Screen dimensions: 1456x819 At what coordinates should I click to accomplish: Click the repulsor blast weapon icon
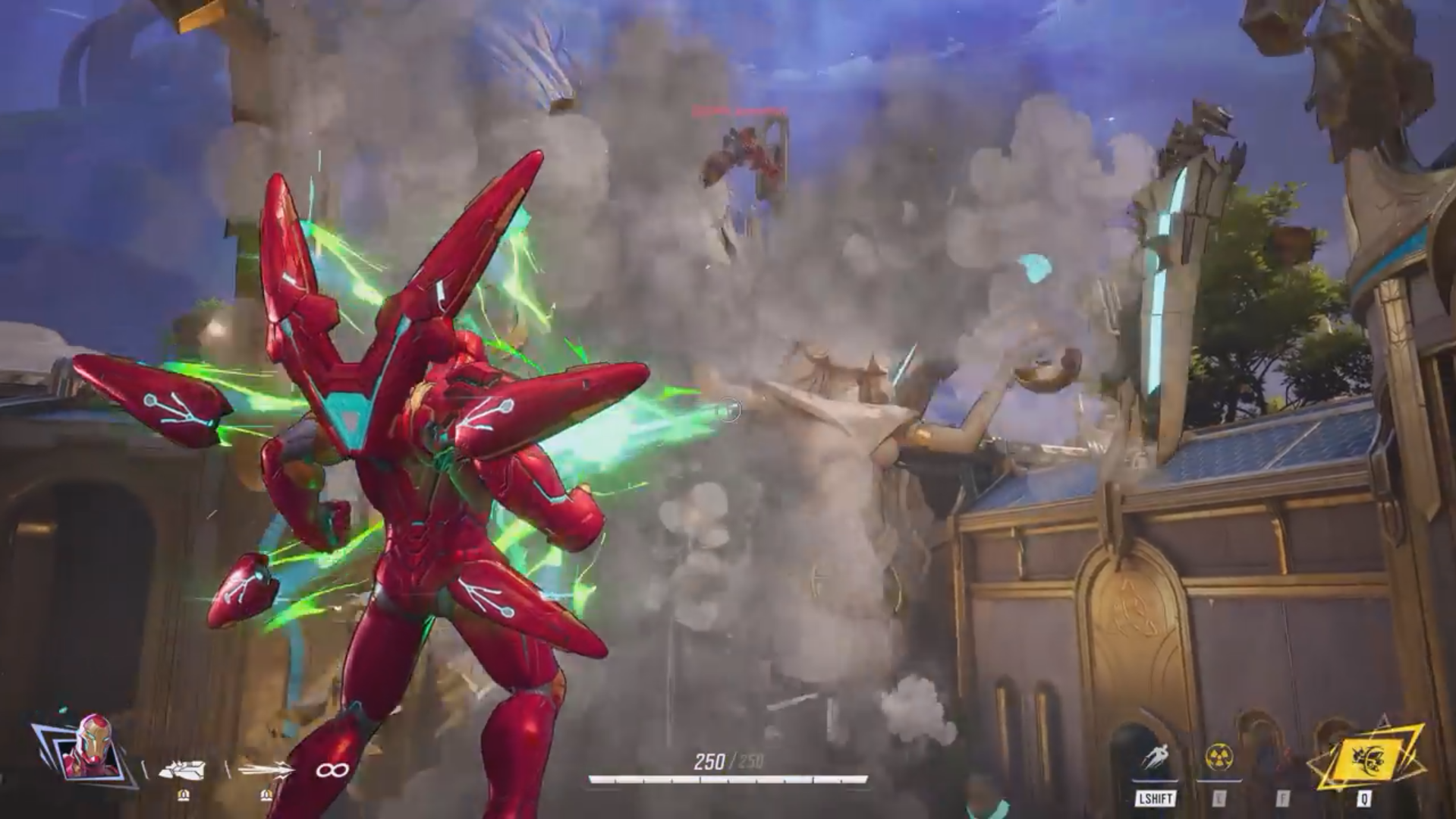click(x=183, y=768)
